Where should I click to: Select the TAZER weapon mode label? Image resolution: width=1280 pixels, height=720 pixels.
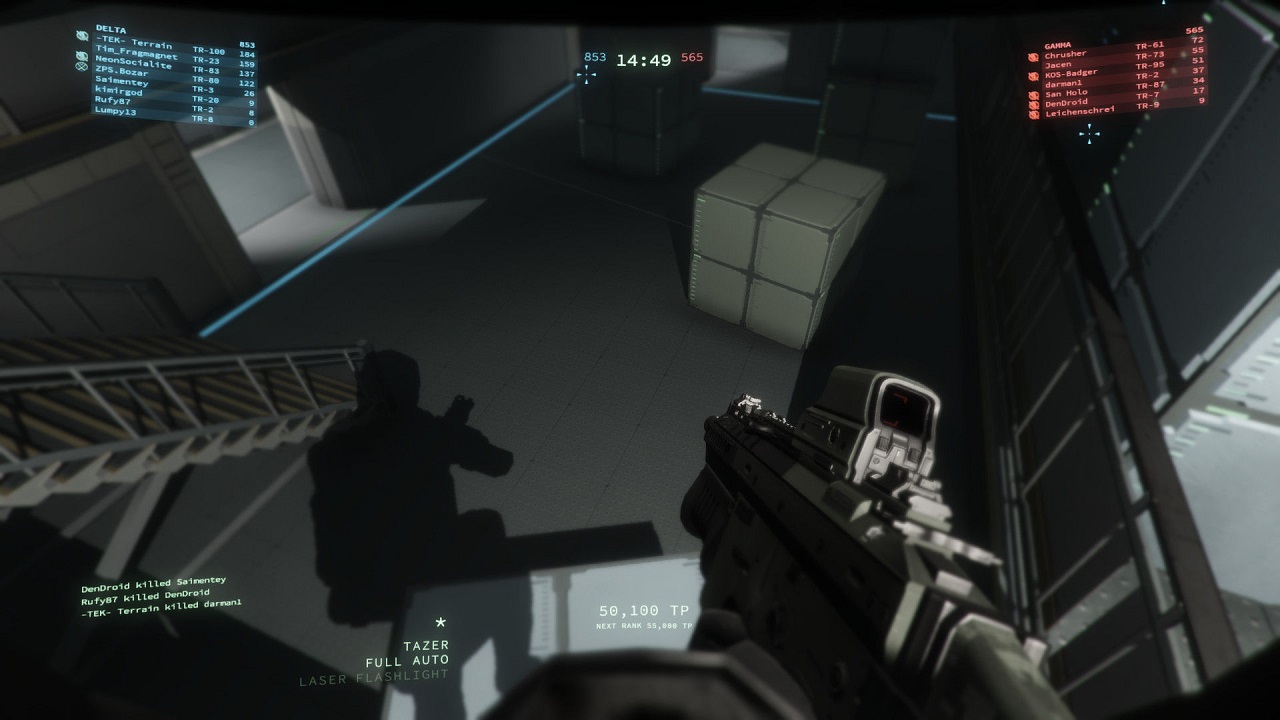coord(425,646)
